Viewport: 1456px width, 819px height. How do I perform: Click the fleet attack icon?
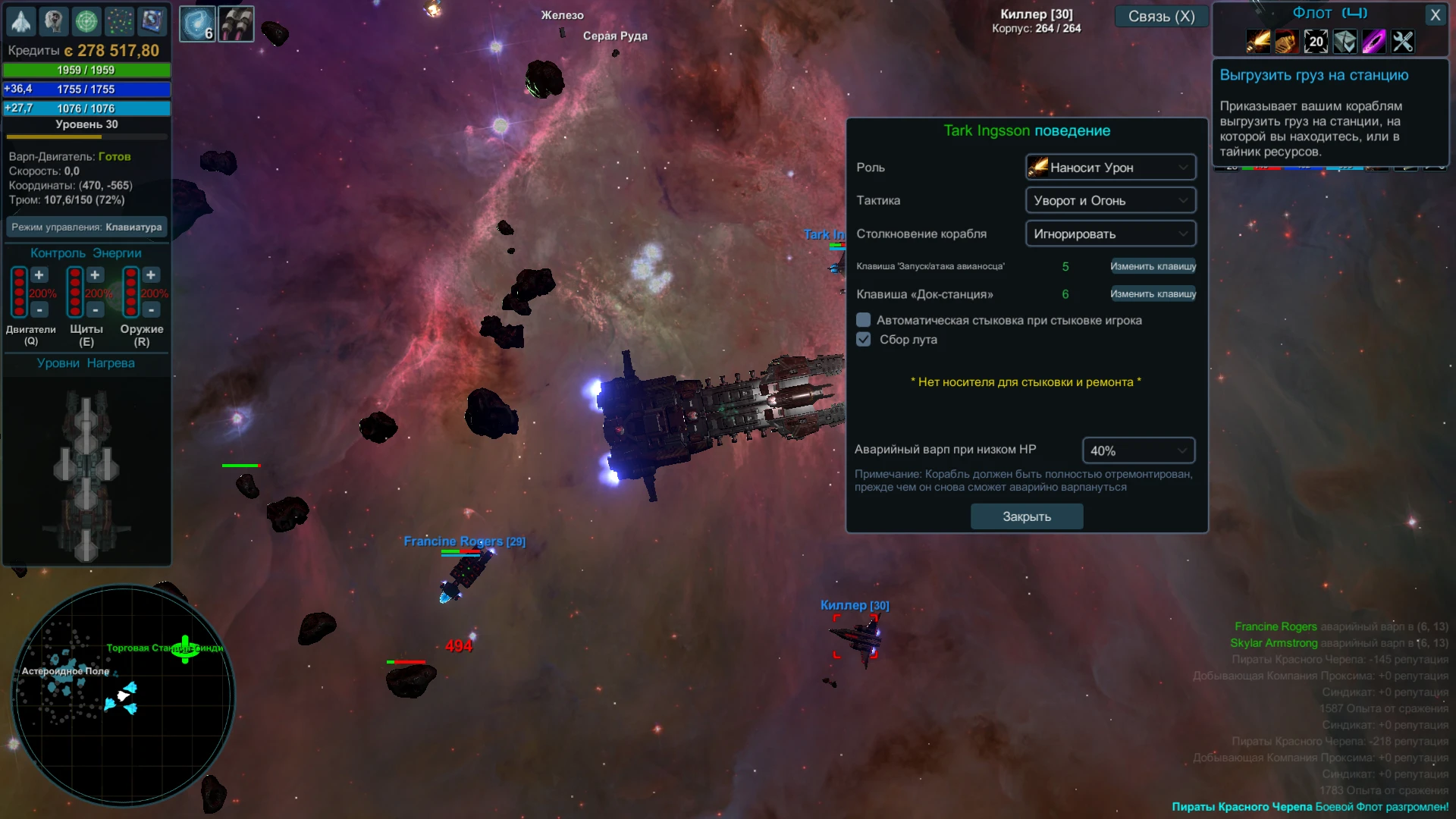(1257, 42)
